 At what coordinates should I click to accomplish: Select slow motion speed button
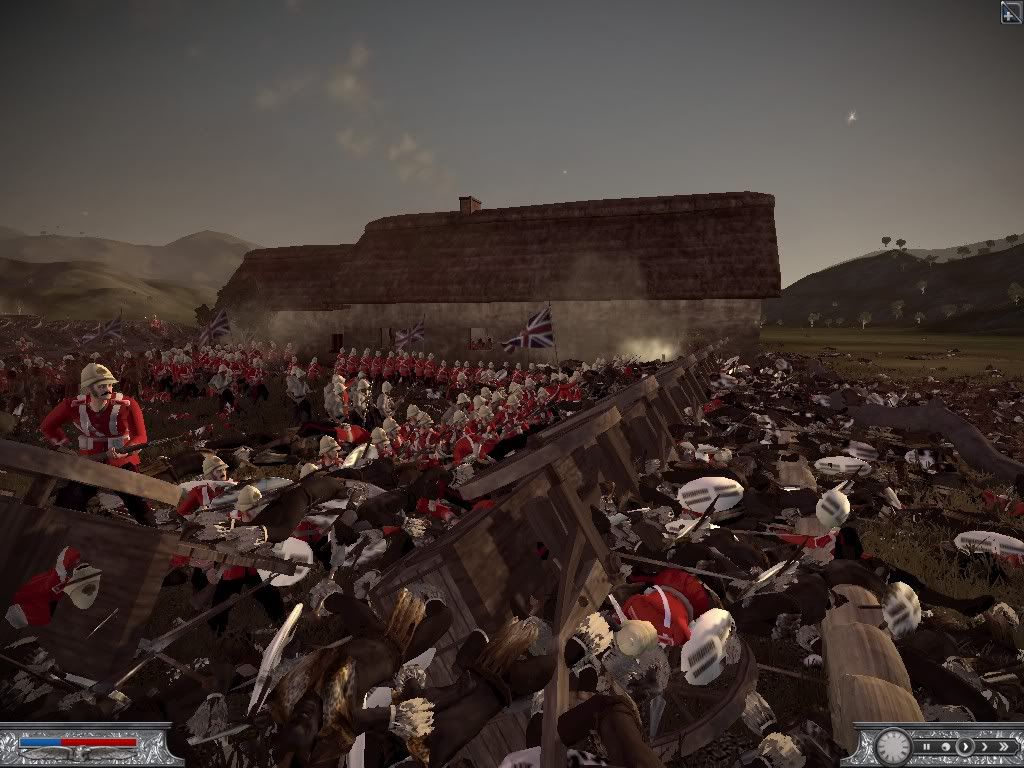(x=946, y=747)
